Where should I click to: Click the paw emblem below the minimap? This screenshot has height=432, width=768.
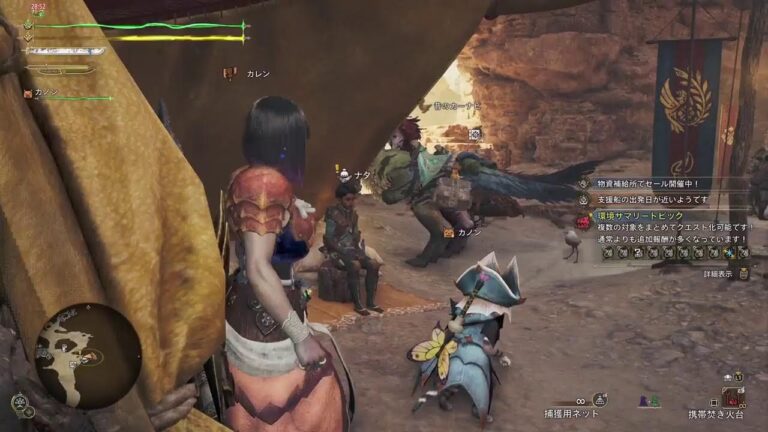coord(20,404)
